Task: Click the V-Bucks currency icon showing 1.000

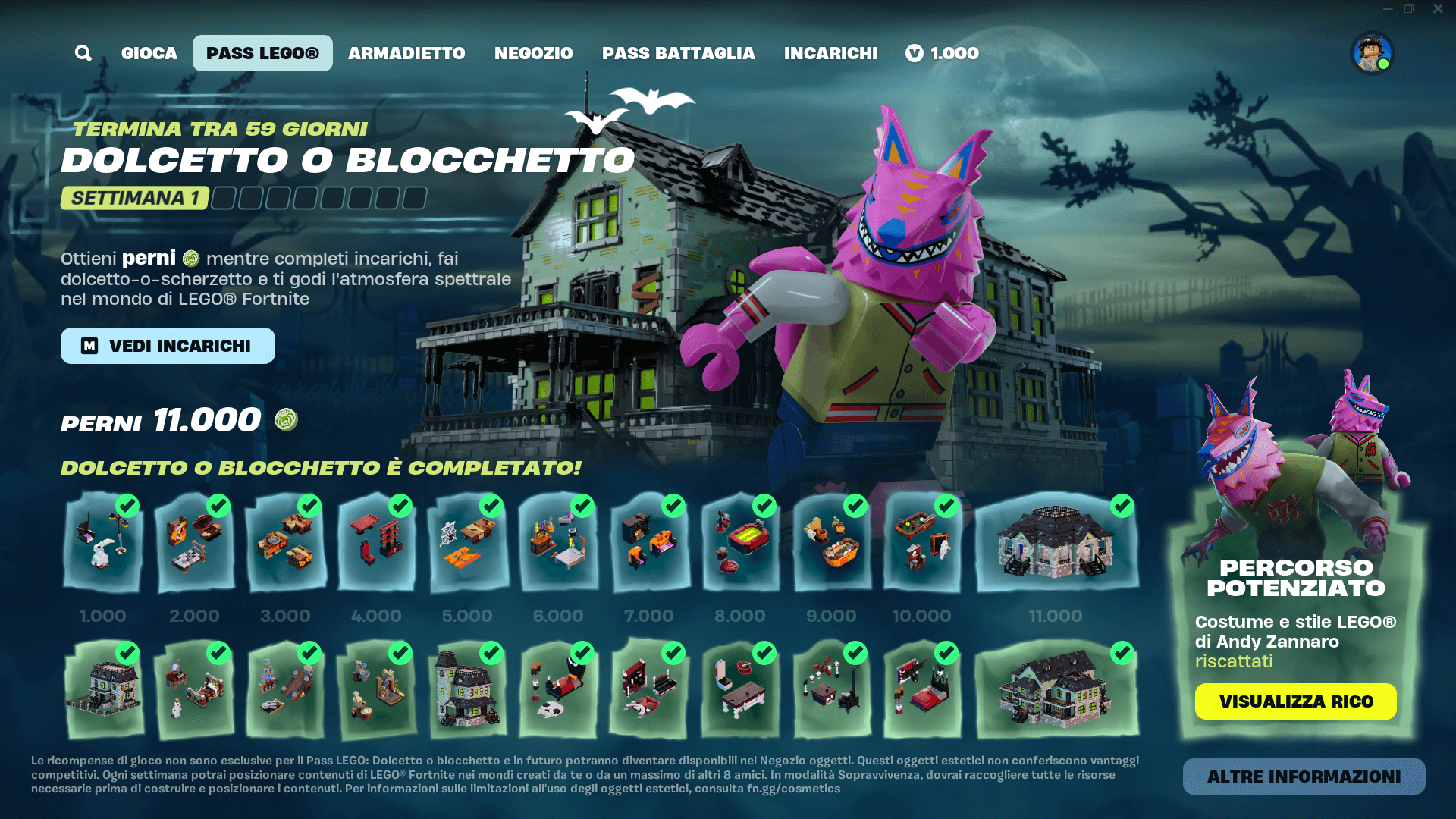Action: coord(915,53)
